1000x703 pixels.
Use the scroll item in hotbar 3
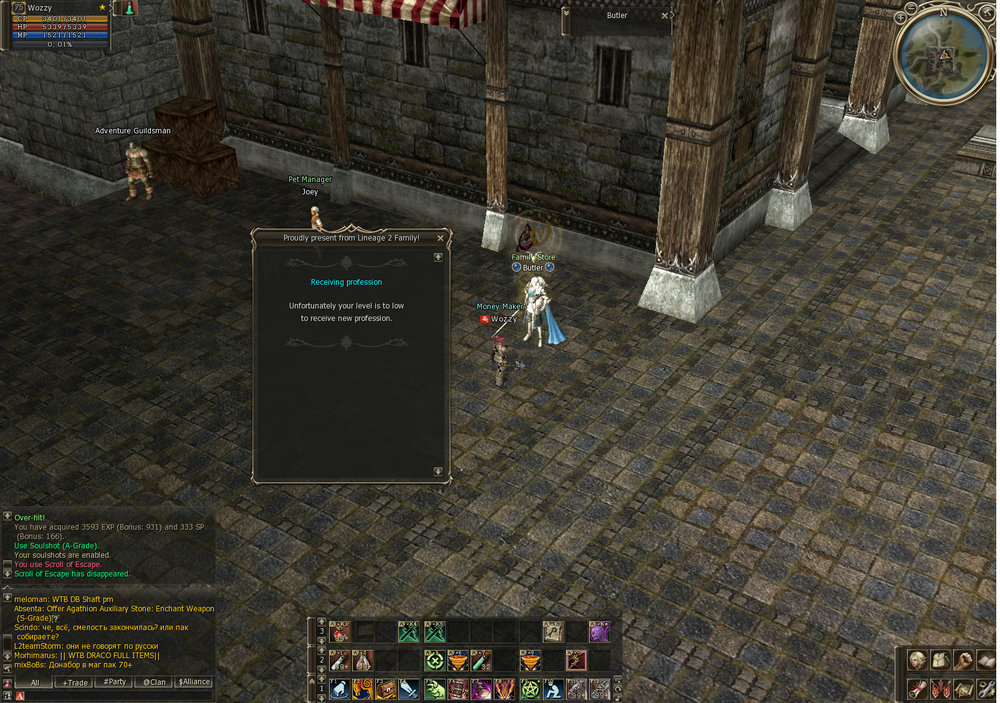point(553,632)
